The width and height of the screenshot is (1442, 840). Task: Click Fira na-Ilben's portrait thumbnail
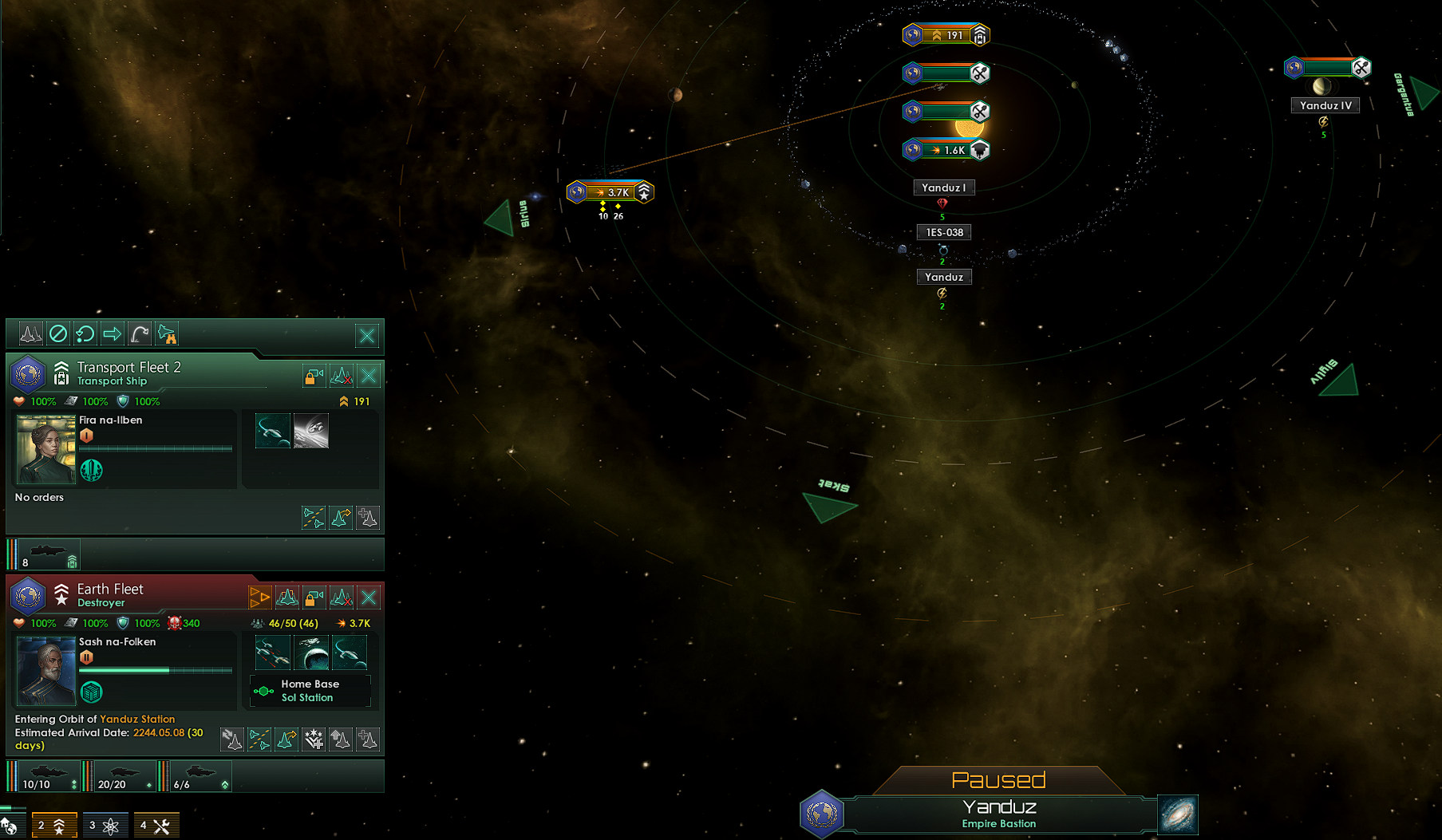pyautogui.click(x=45, y=449)
